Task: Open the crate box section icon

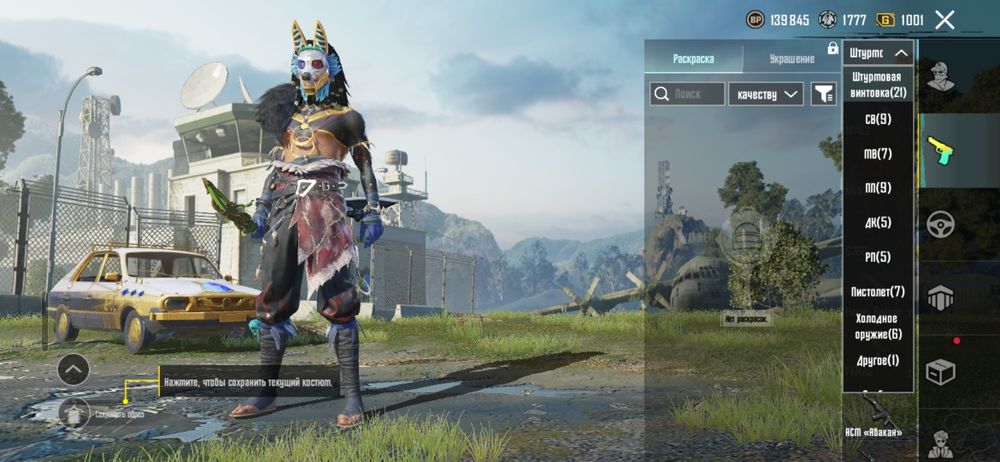Action: [940, 372]
